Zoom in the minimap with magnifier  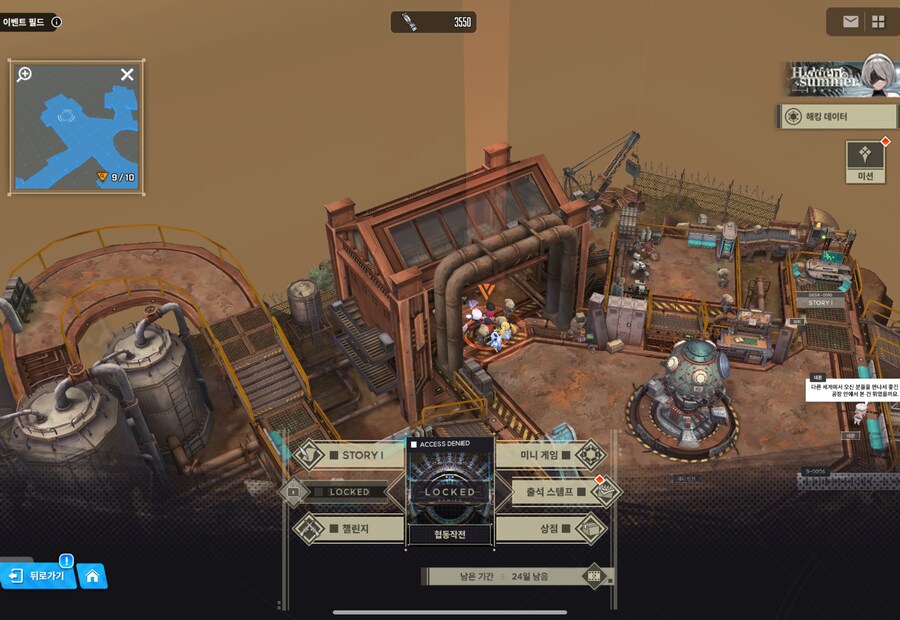(x=25, y=74)
